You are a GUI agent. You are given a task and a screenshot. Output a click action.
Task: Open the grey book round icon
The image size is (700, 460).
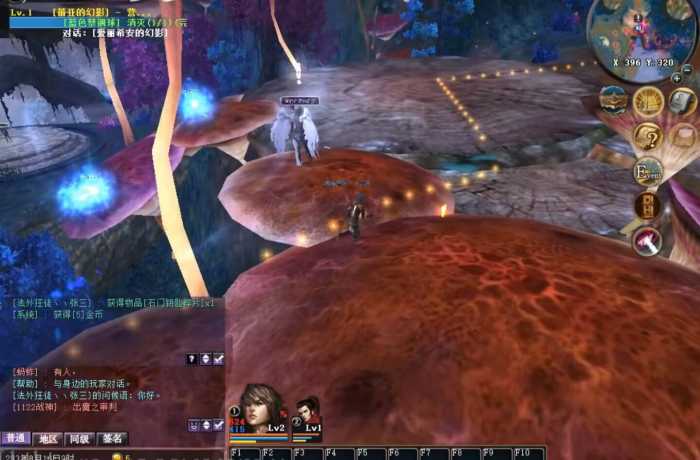pos(683,101)
